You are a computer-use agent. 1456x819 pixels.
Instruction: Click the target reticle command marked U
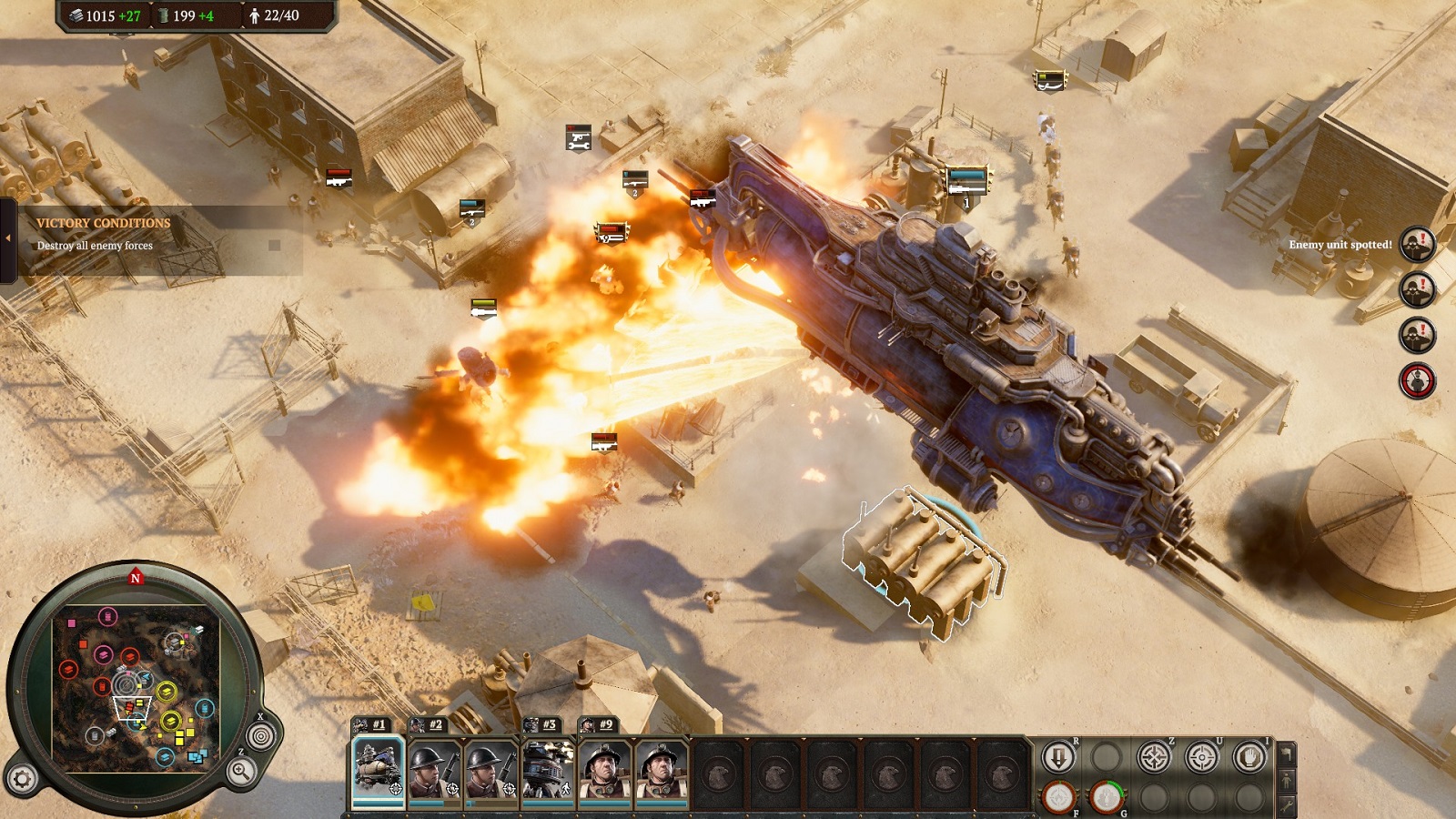tap(1201, 757)
